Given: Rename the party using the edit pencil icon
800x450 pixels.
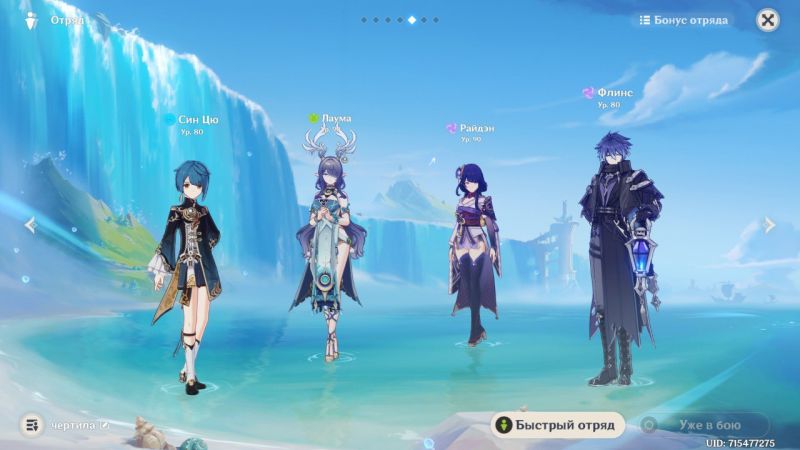Looking at the screenshot, I should 104,425.
